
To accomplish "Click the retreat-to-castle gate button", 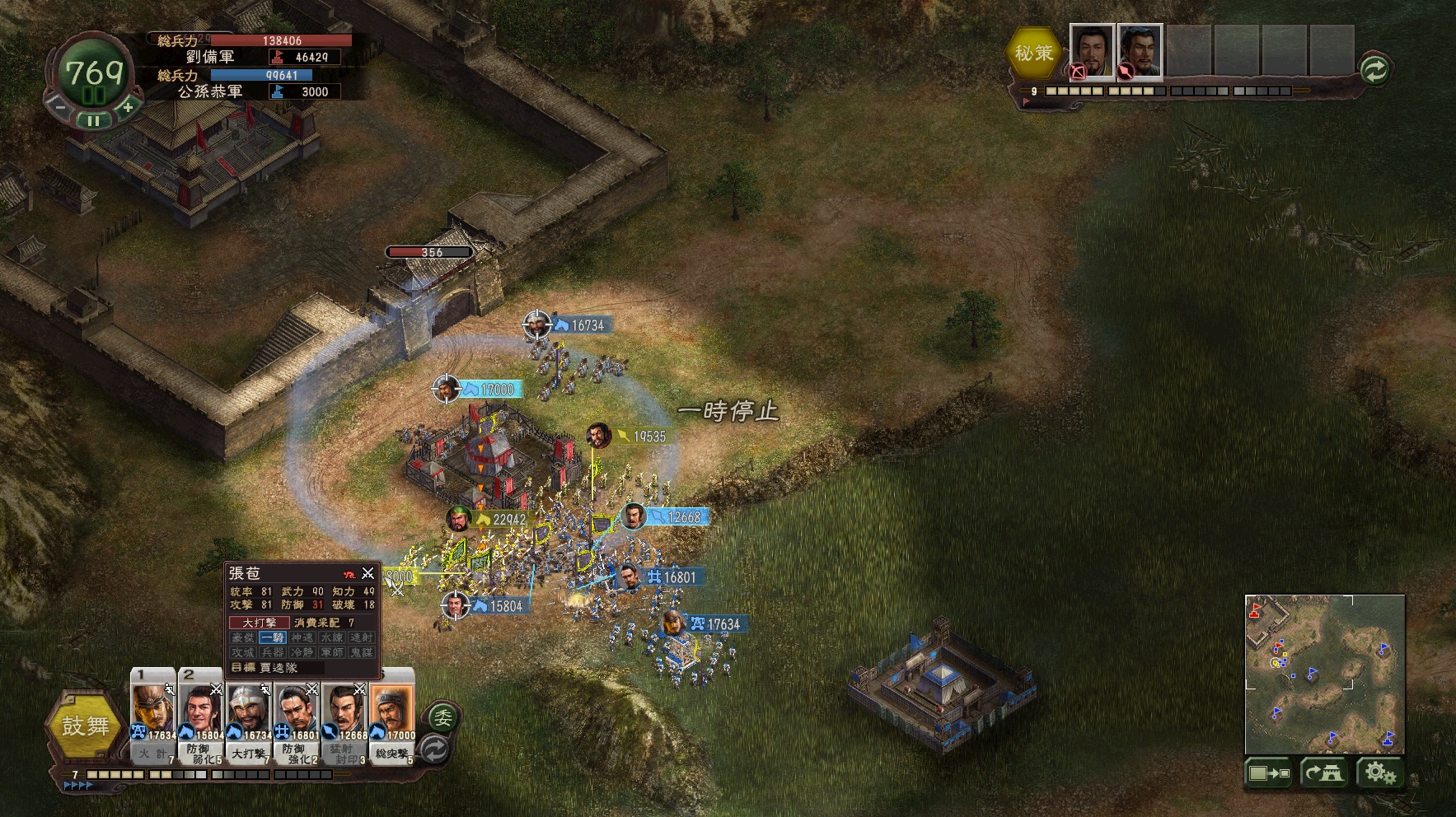I will [x=1324, y=773].
